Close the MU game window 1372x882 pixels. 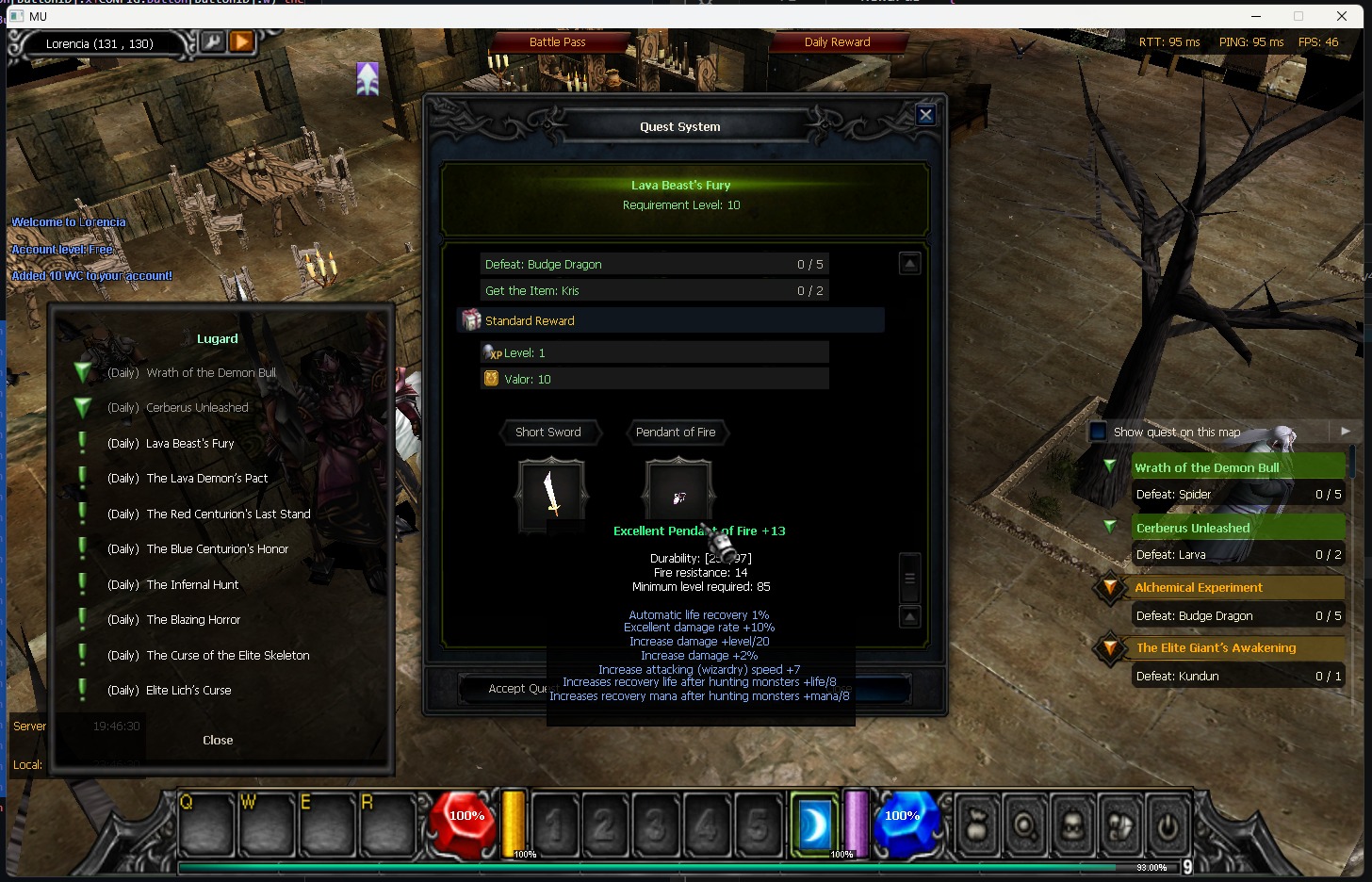(x=1342, y=16)
